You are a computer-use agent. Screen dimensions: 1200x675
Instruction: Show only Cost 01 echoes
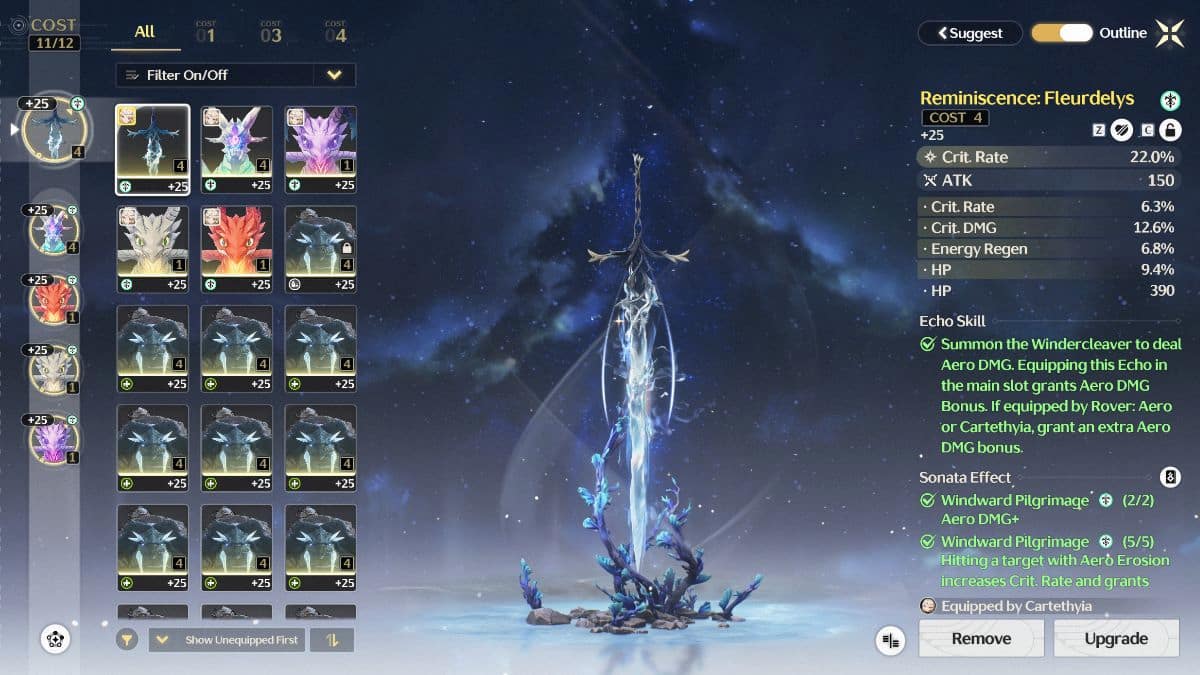pyautogui.click(x=206, y=34)
